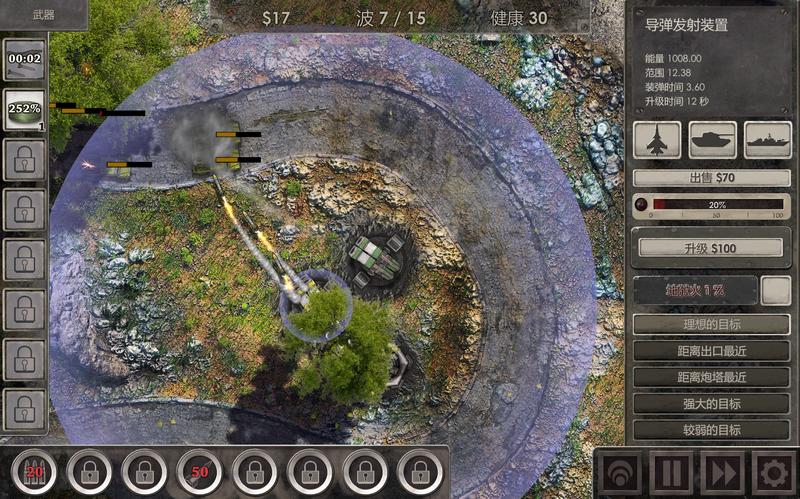Toggle the checkbox beside the 1% label
800x499 pixels.
click(776, 291)
